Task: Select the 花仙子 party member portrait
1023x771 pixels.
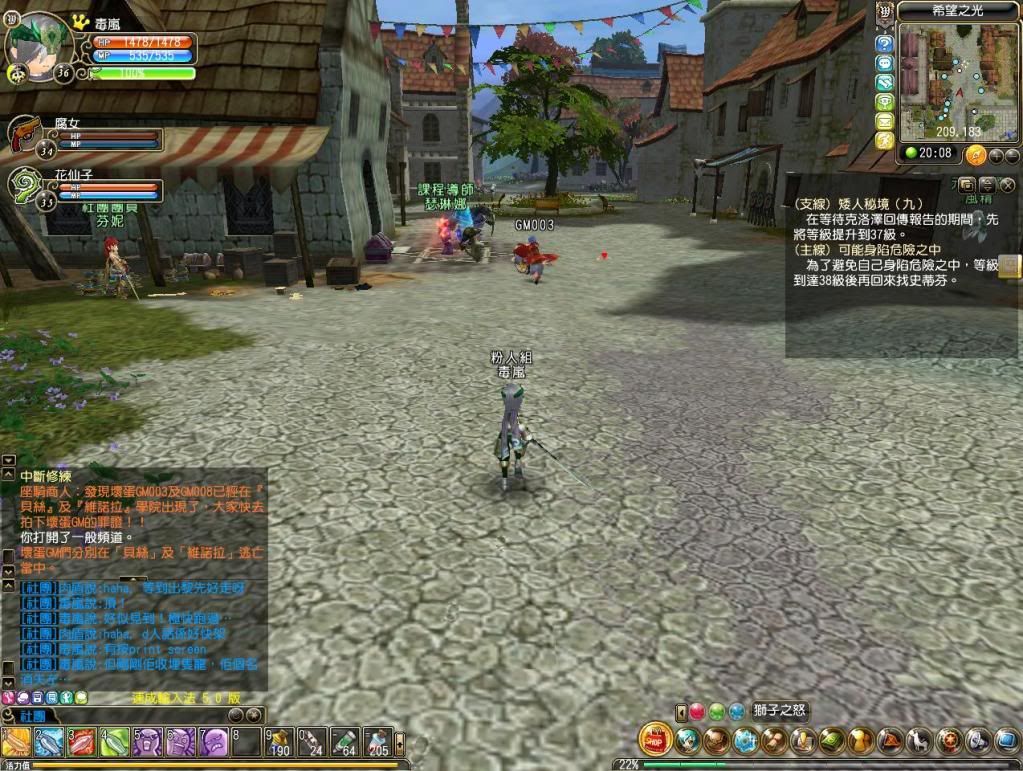Action: (26, 183)
